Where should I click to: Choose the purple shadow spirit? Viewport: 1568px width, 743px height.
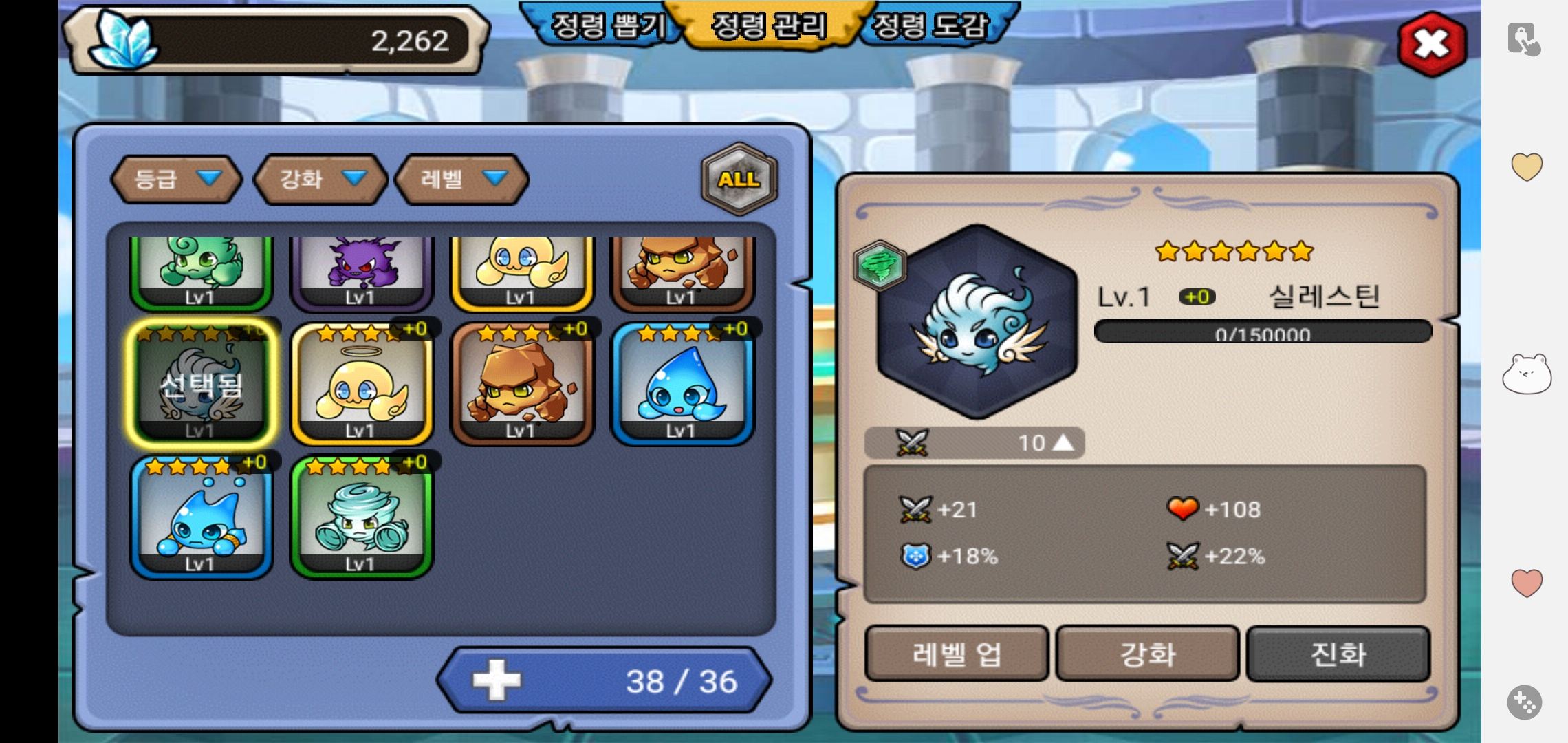[x=362, y=272]
